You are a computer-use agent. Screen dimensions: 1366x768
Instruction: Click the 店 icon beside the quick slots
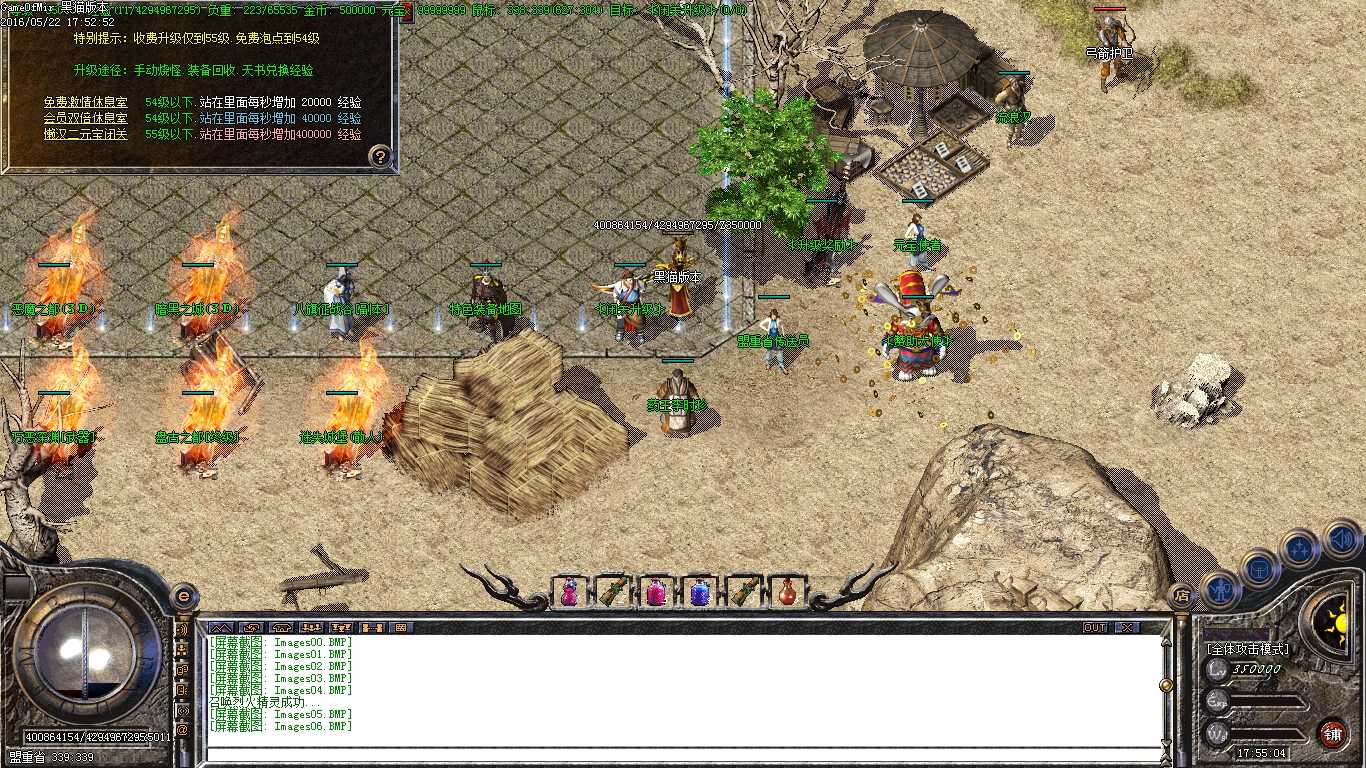(1181, 596)
